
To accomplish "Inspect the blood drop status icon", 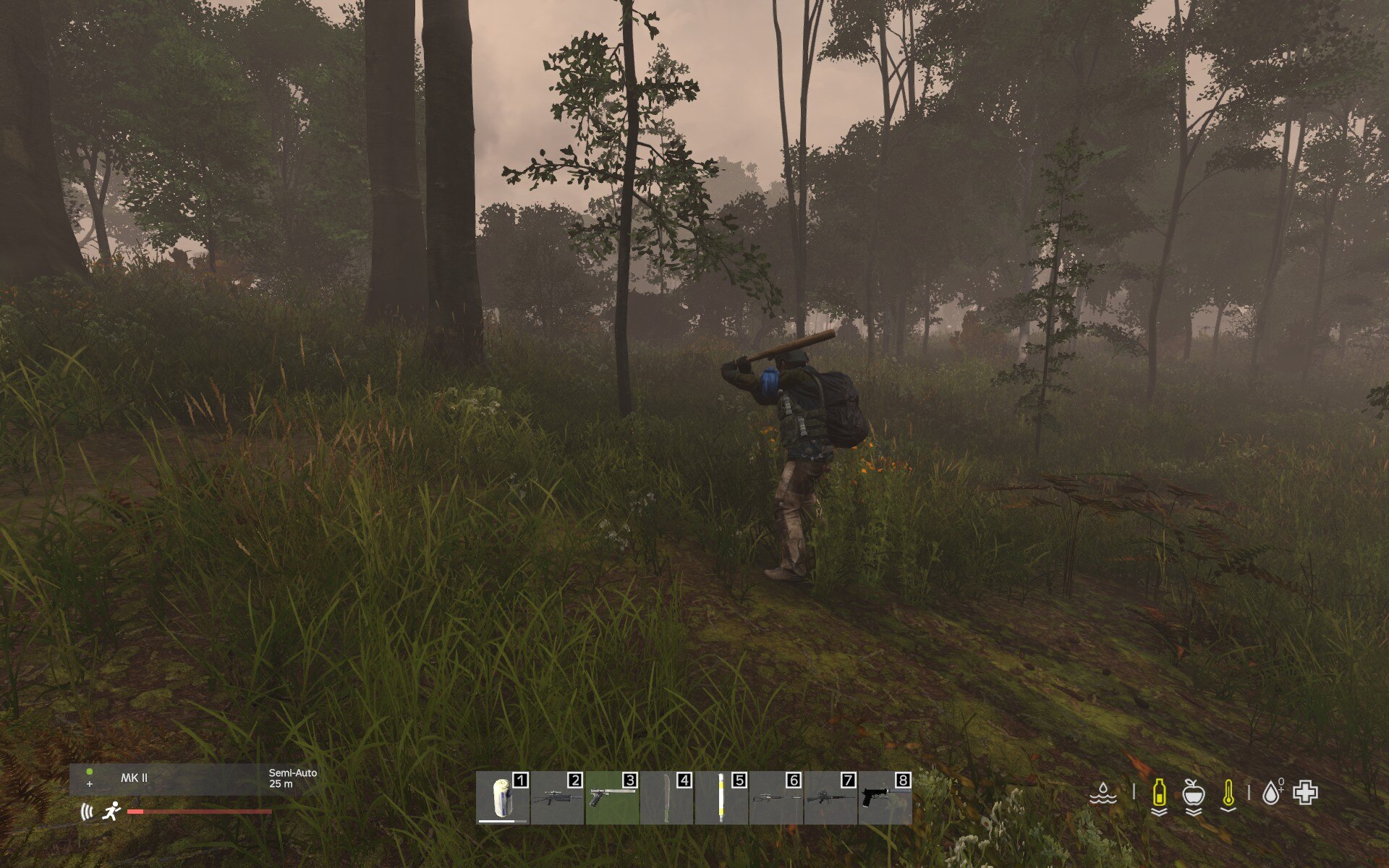I will (x=1272, y=793).
